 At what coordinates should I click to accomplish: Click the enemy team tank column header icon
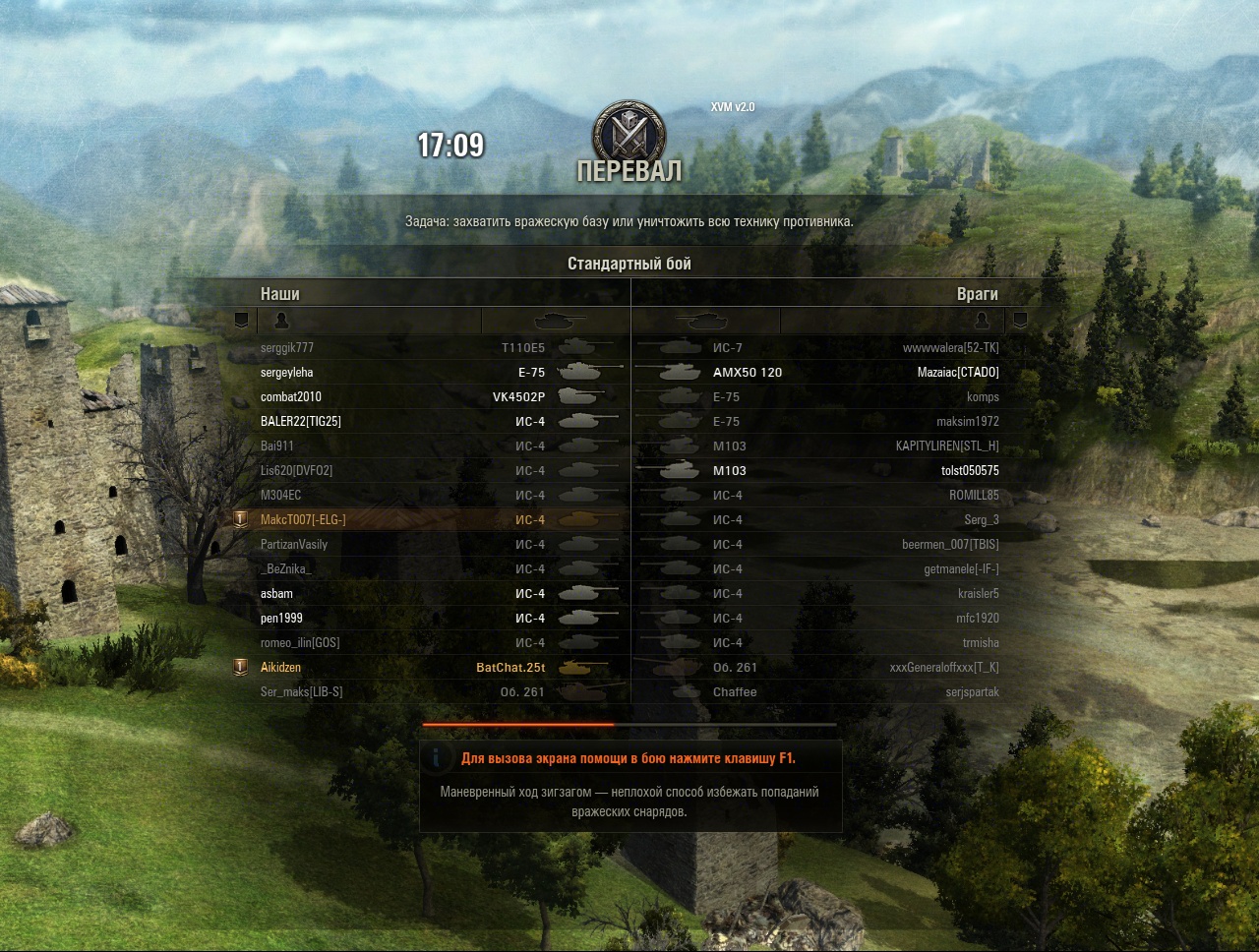[703, 321]
